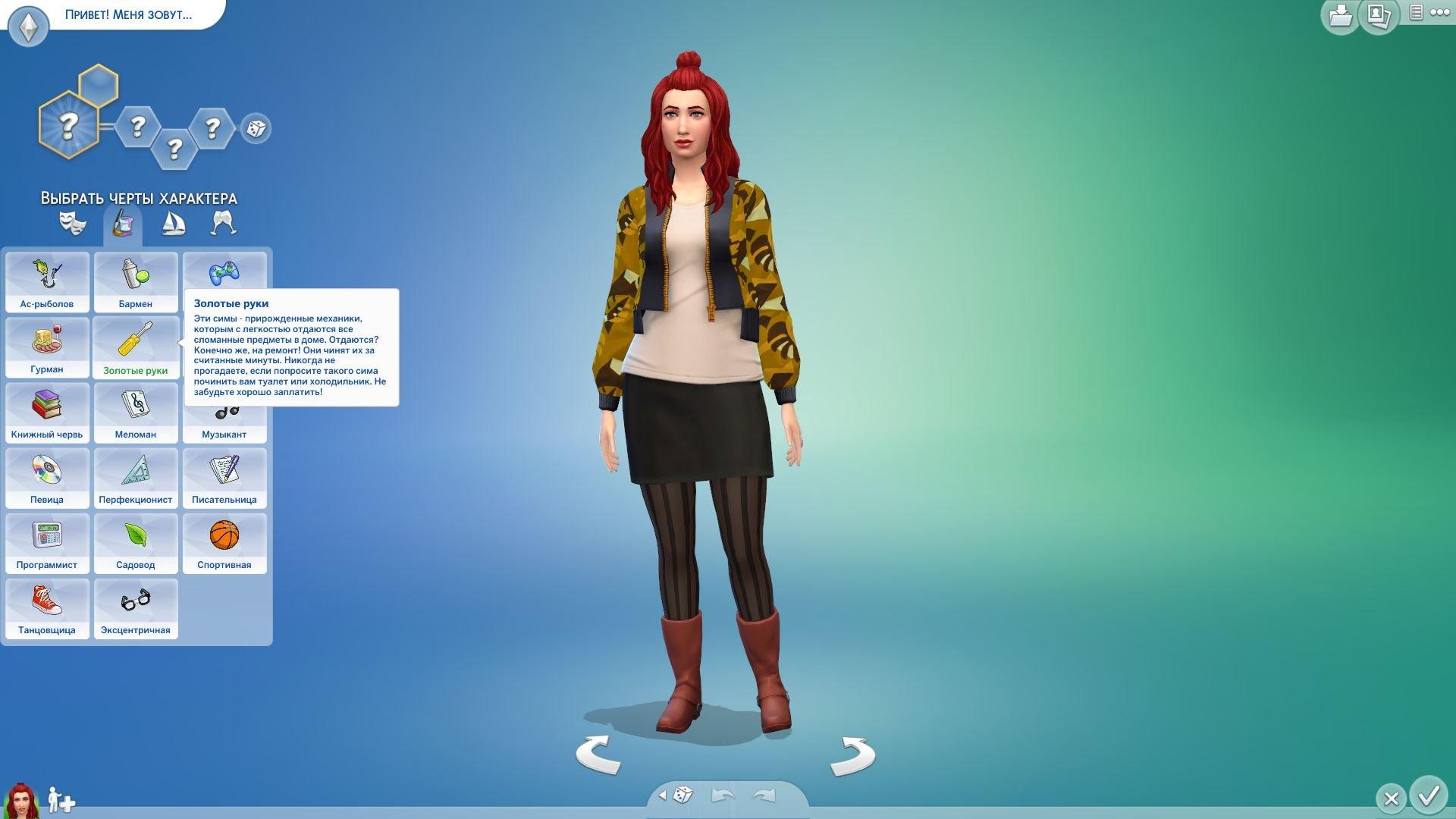Screen dimensions: 1456x819
Task: Select the Спортивная basketball trait
Action: click(x=224, y=542)
